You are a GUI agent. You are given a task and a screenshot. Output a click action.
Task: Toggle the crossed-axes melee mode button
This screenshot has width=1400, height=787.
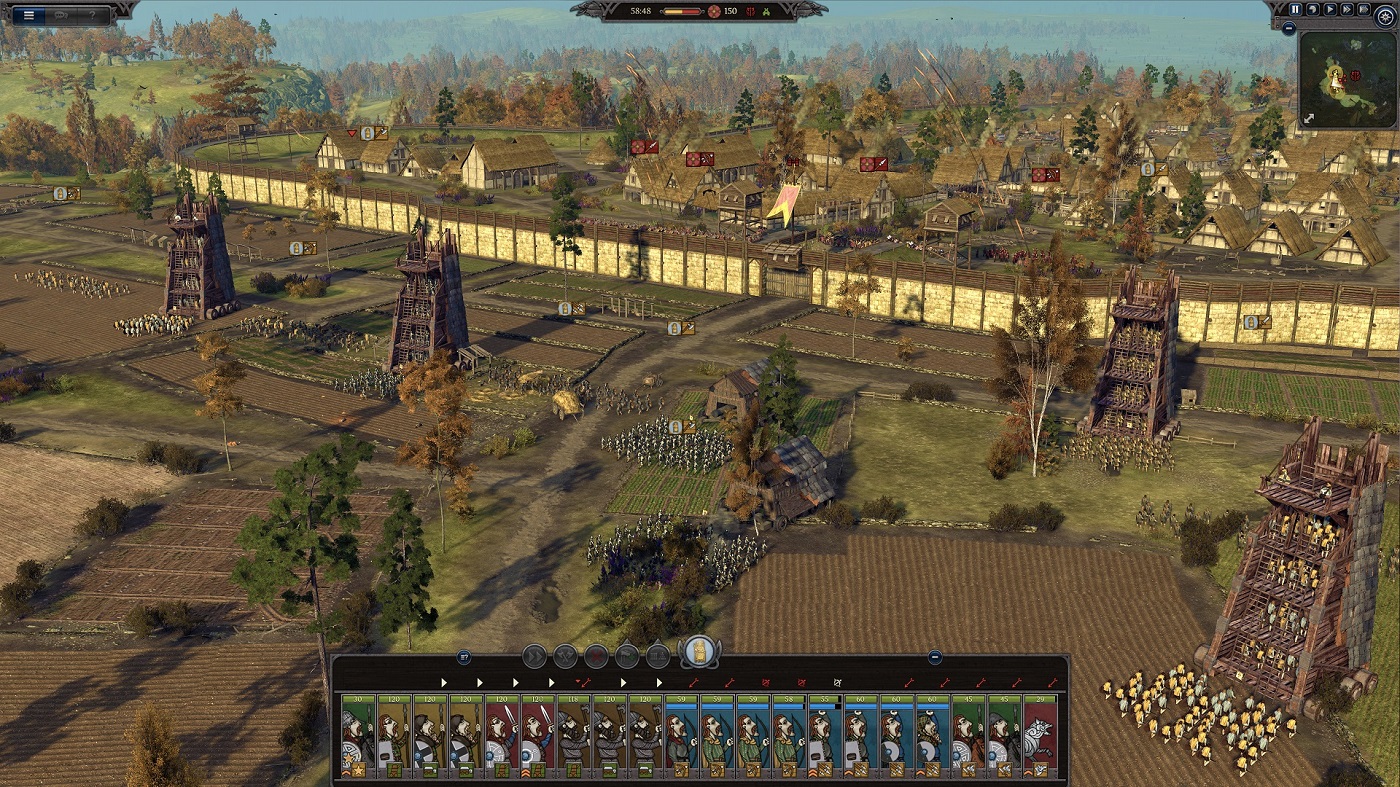[566, 656]
